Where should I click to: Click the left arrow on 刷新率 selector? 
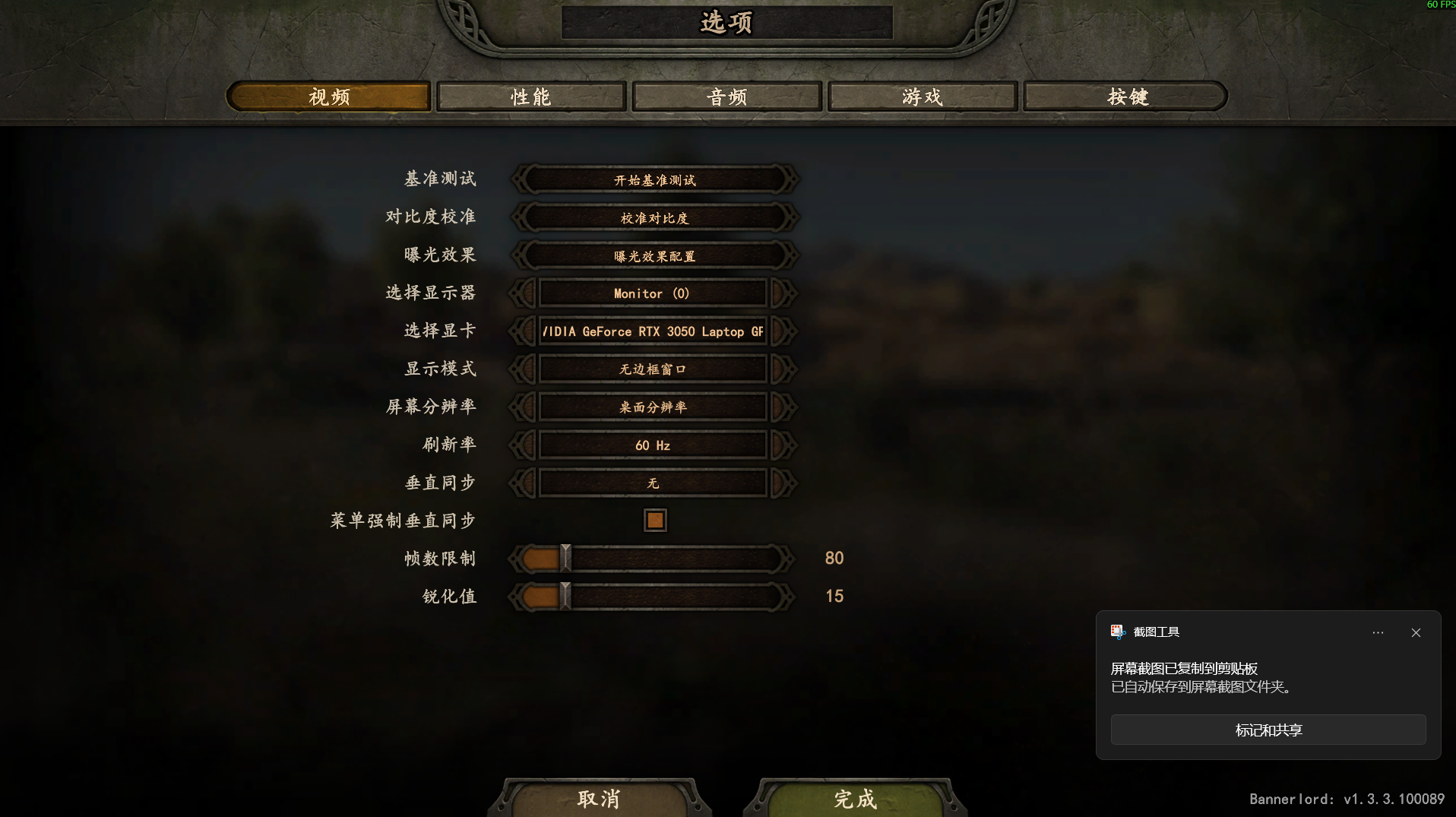coord(522,445)
